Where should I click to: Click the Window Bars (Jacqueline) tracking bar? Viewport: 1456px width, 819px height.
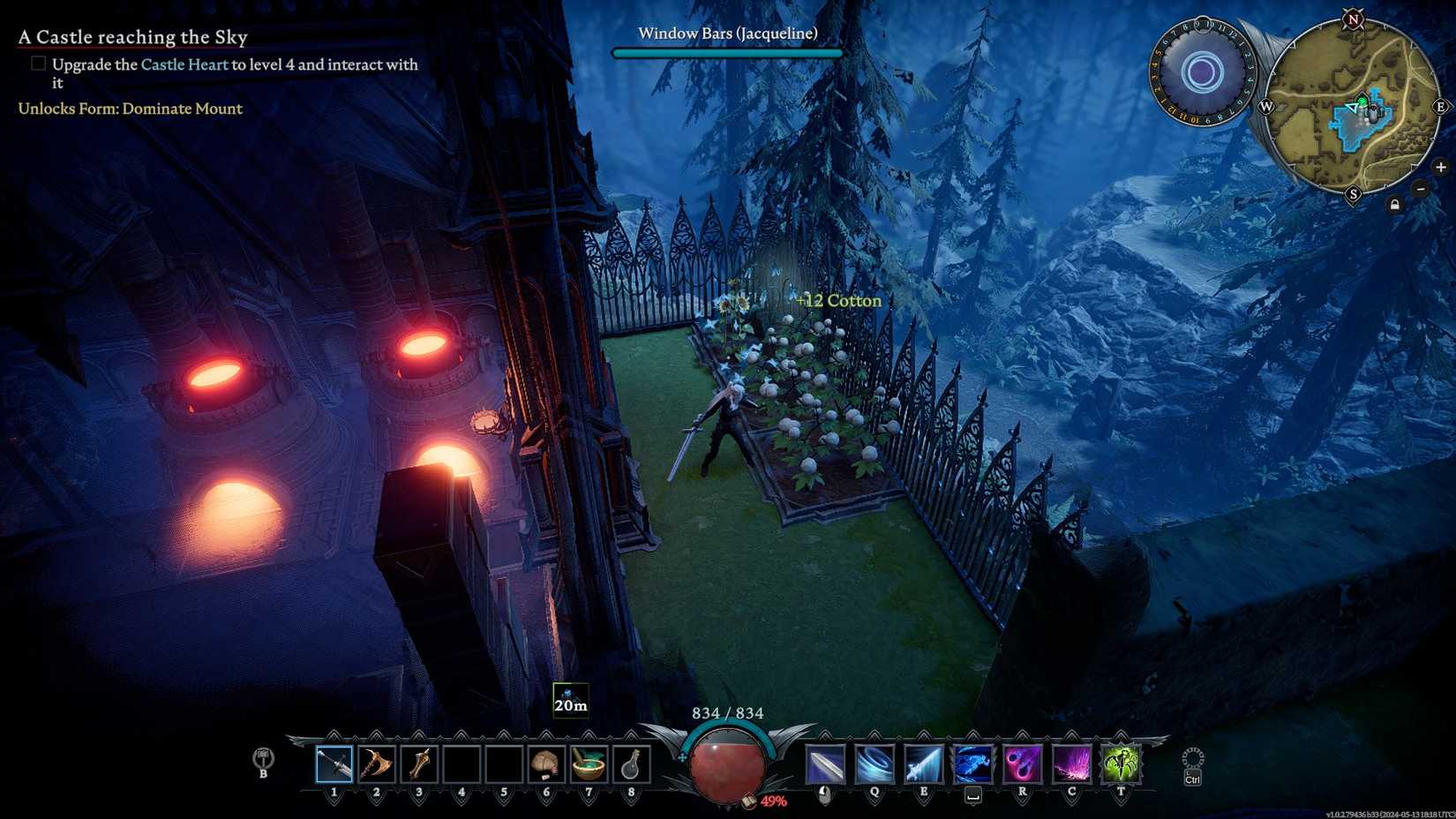point(727,50)
